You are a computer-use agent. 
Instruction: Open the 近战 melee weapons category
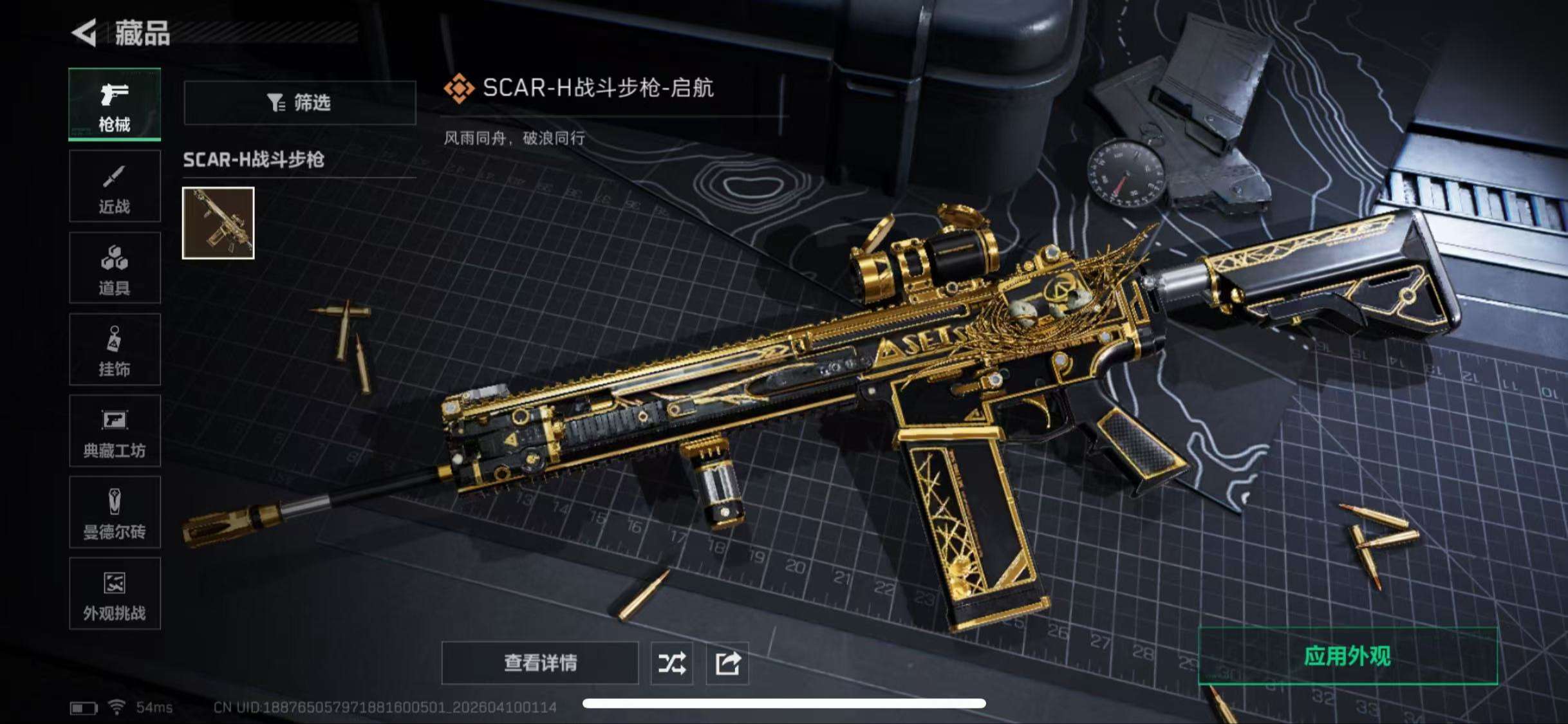(115, 185)
